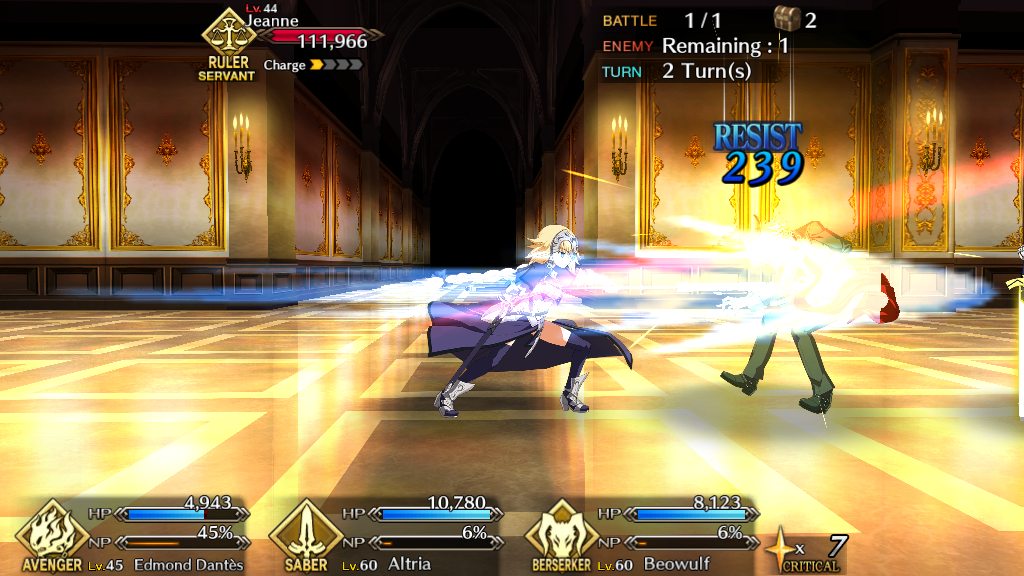This screenshot has width=1024, height=576.
Task: Select the Berserker class icon for Beowulf
Action: coord(561,531)
